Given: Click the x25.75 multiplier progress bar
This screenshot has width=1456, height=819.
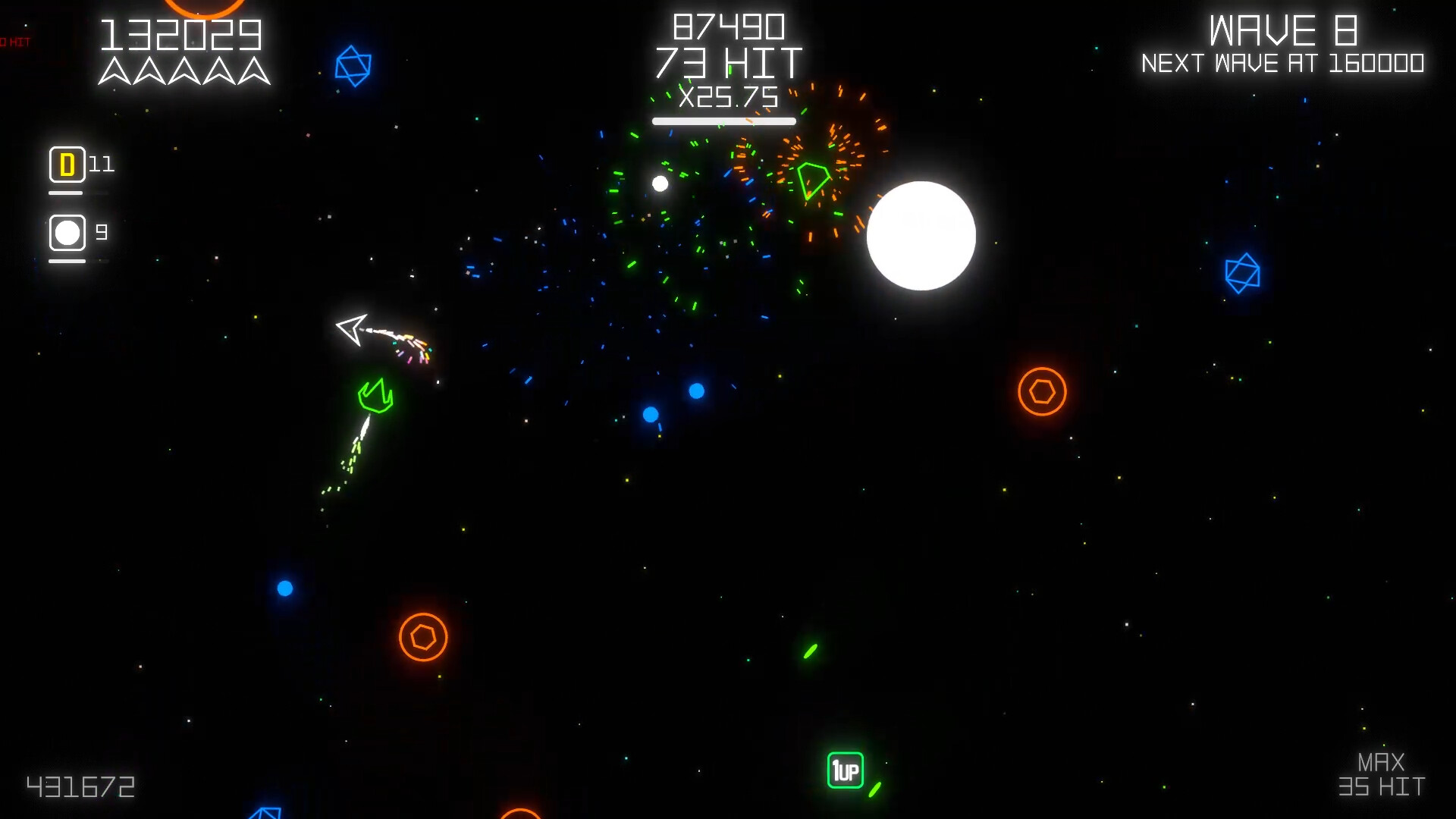Looking at the screenshot, I should pyautogui.click(x=724, y=120).
